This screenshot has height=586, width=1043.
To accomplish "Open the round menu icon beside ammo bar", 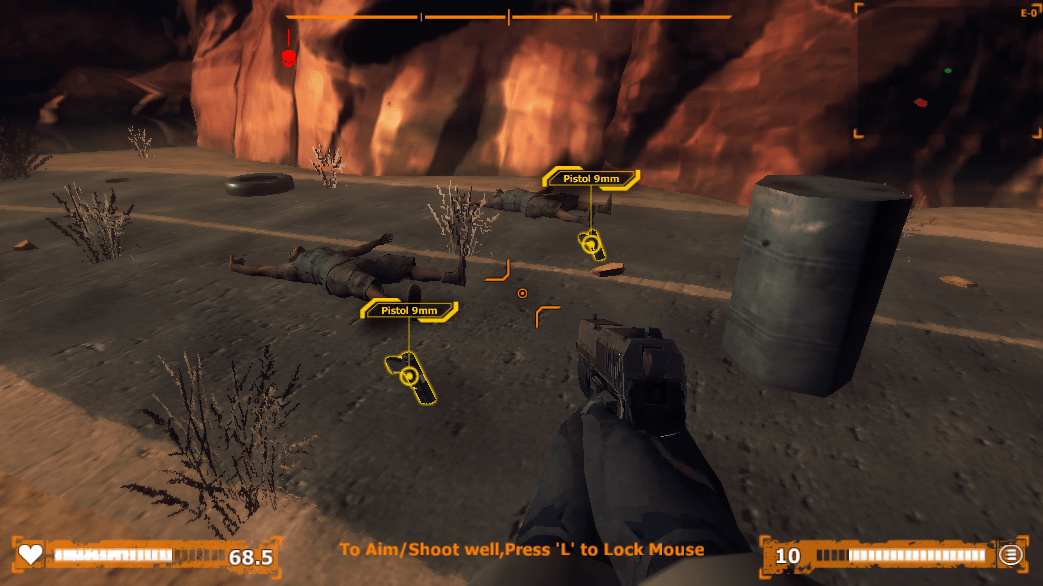I will click(x=1011, y=555).
